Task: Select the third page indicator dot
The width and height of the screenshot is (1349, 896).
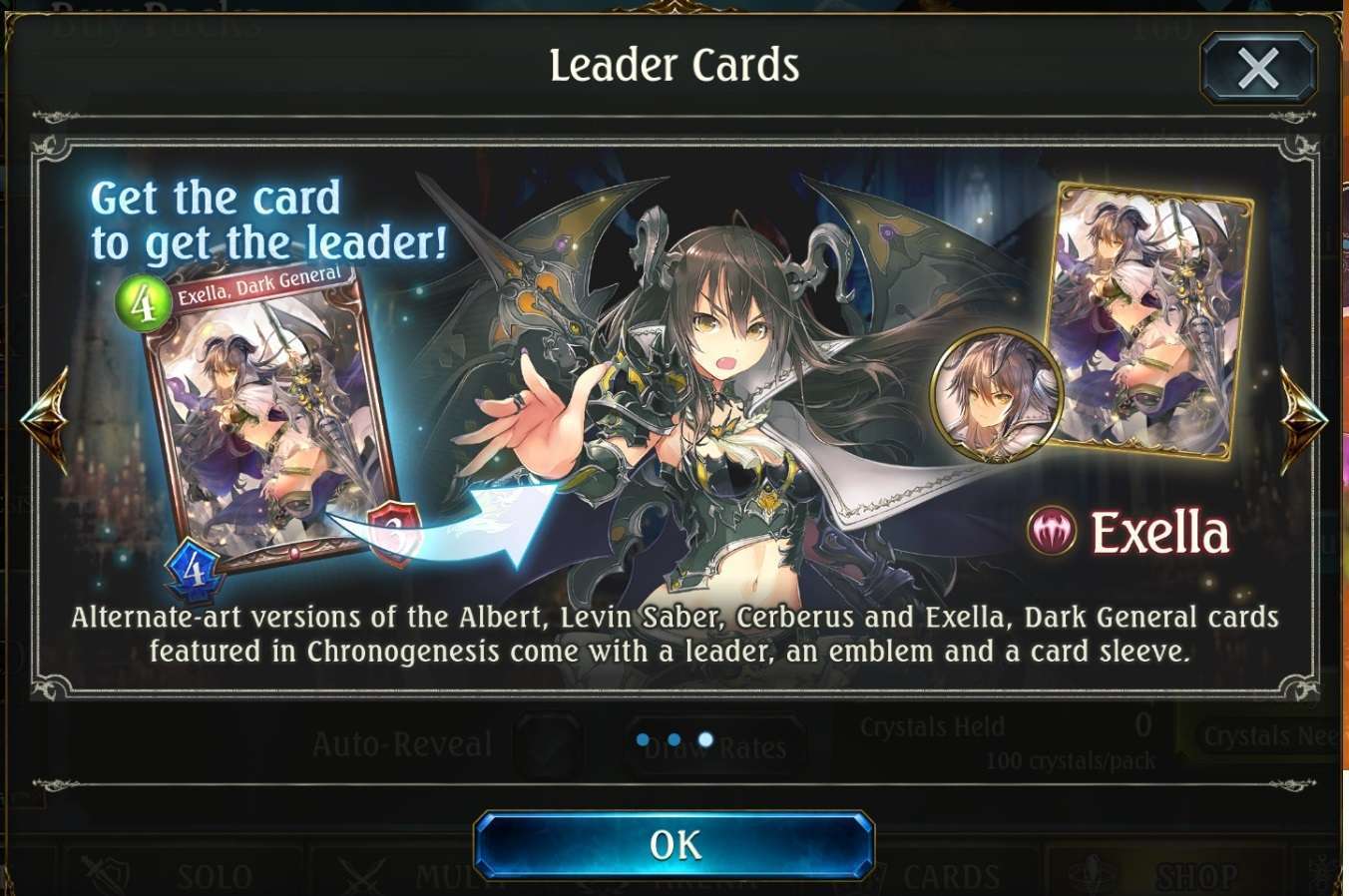Action: click(x=706, y=739)
